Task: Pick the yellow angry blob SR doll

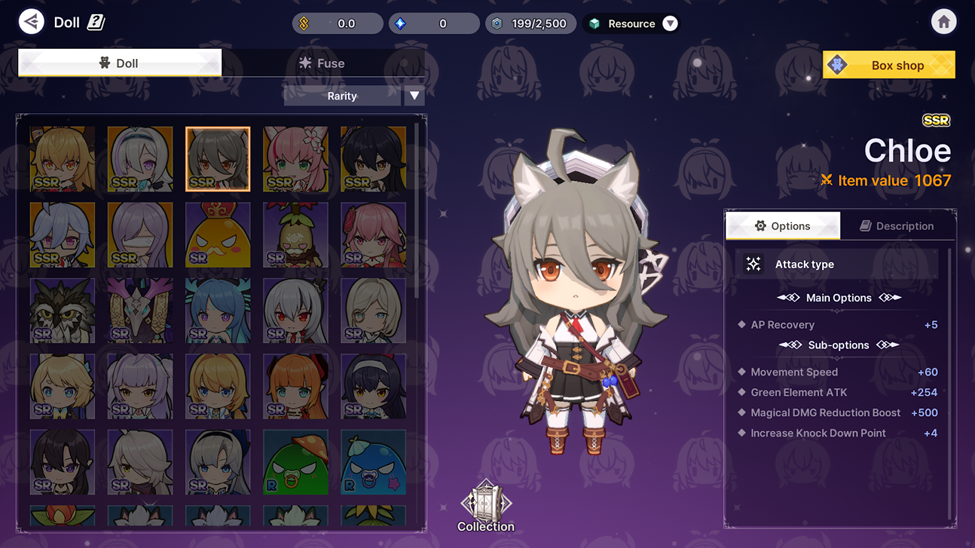Action: [x=218, y=235]
